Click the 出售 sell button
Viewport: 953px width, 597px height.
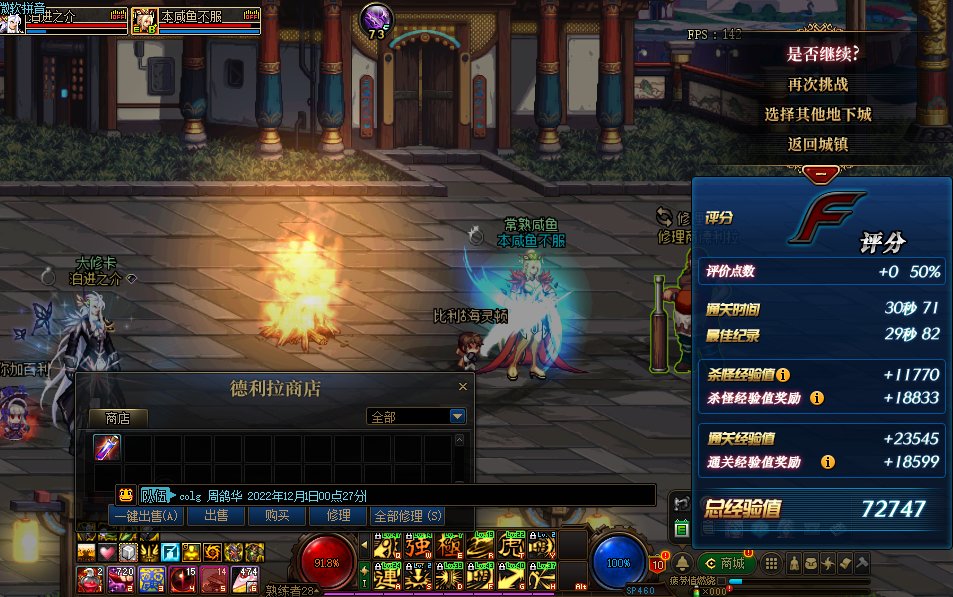tap(216, 516)
